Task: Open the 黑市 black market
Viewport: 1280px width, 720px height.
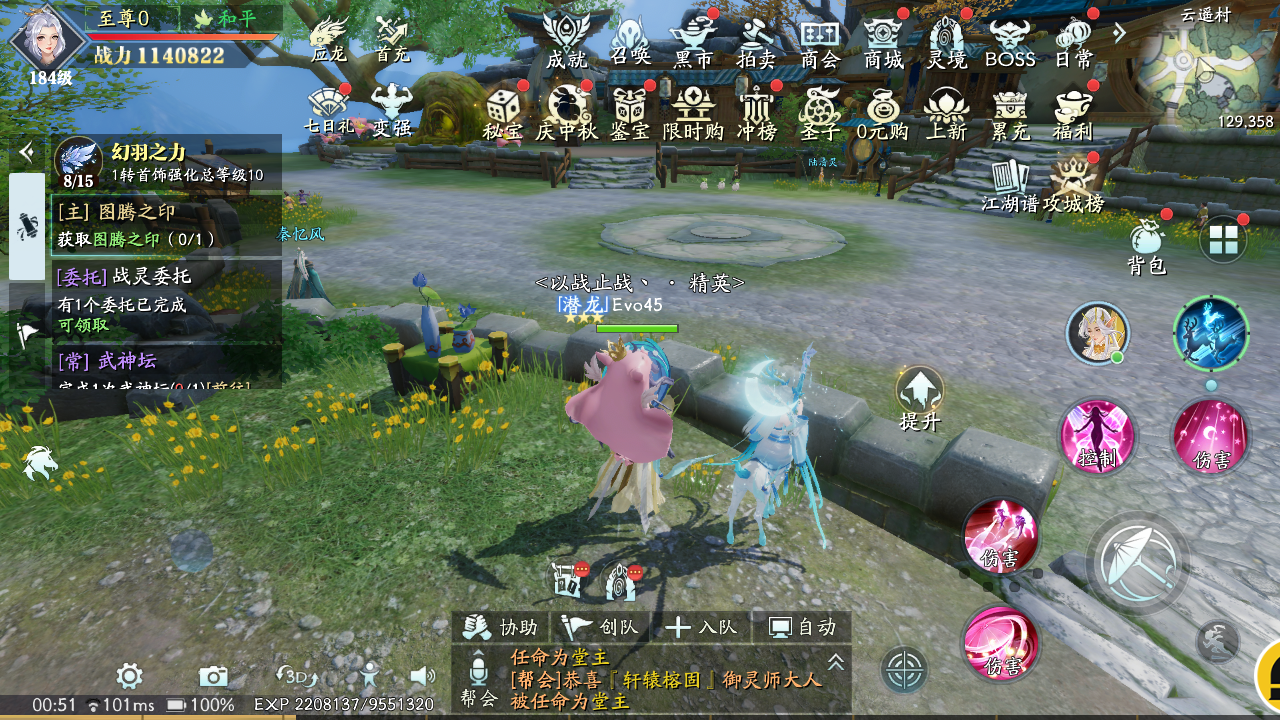Action: coord(693,40)
